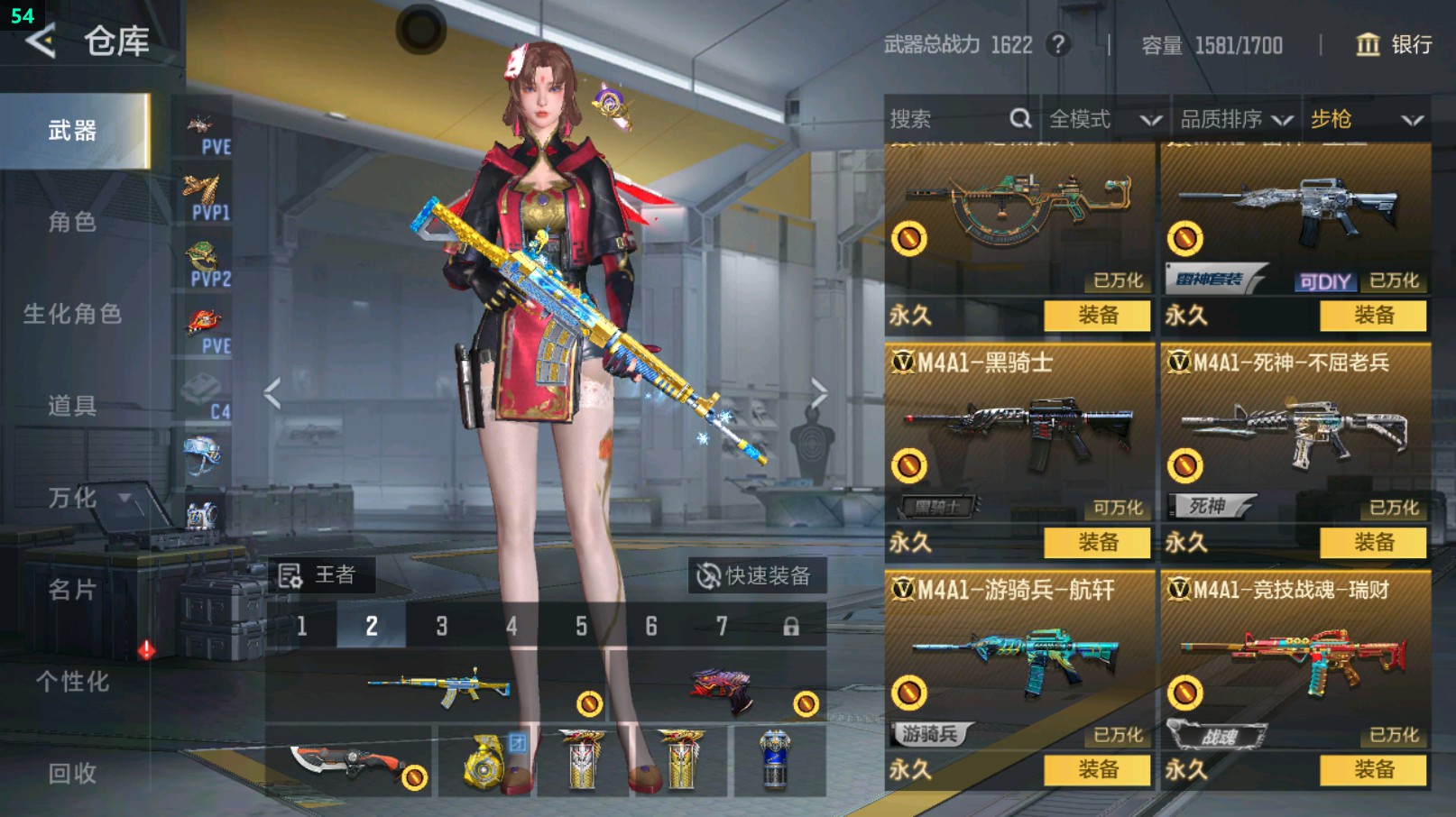Expand the 全模式 mode dropdown
The height and width of the screenshot is (817, 1456).
point(1104,119)
